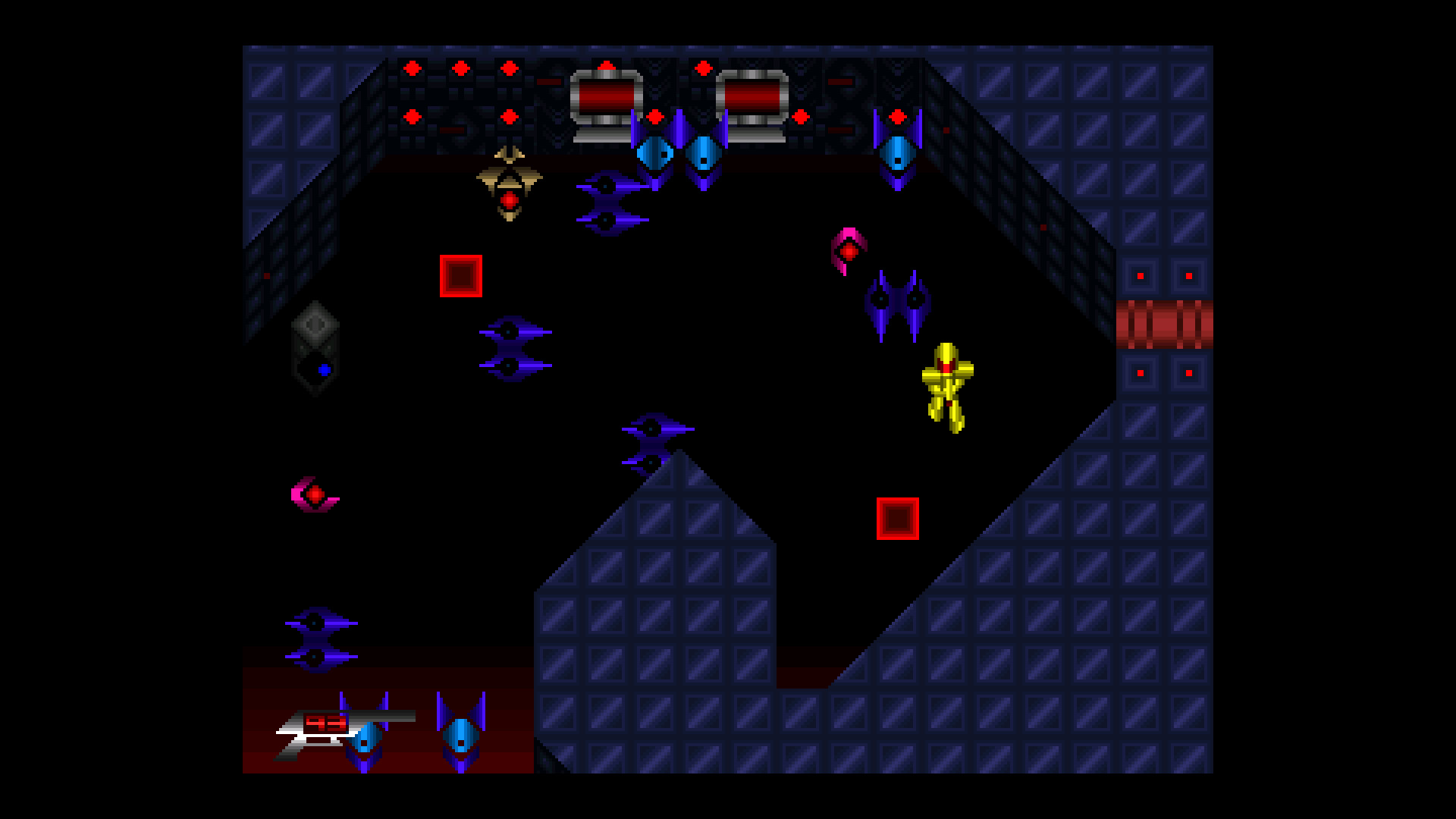Viewport: 1456px width, 819px height.
Task: Click a red diamond on the top wall
Action: [x=413, y=68]
